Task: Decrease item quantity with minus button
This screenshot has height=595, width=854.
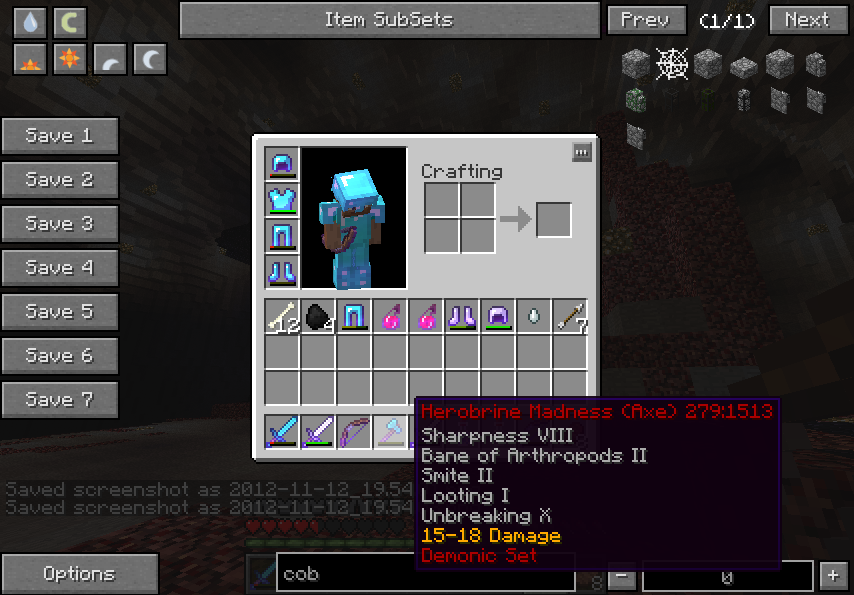Action: 622,575
